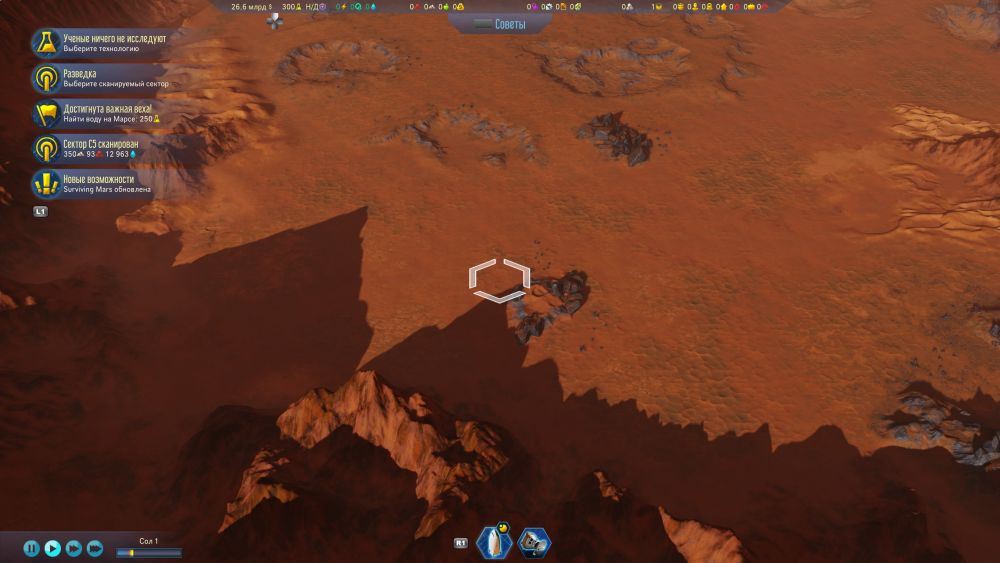
Task: Expand the Советы hints tab
Action: coord(500,23)
